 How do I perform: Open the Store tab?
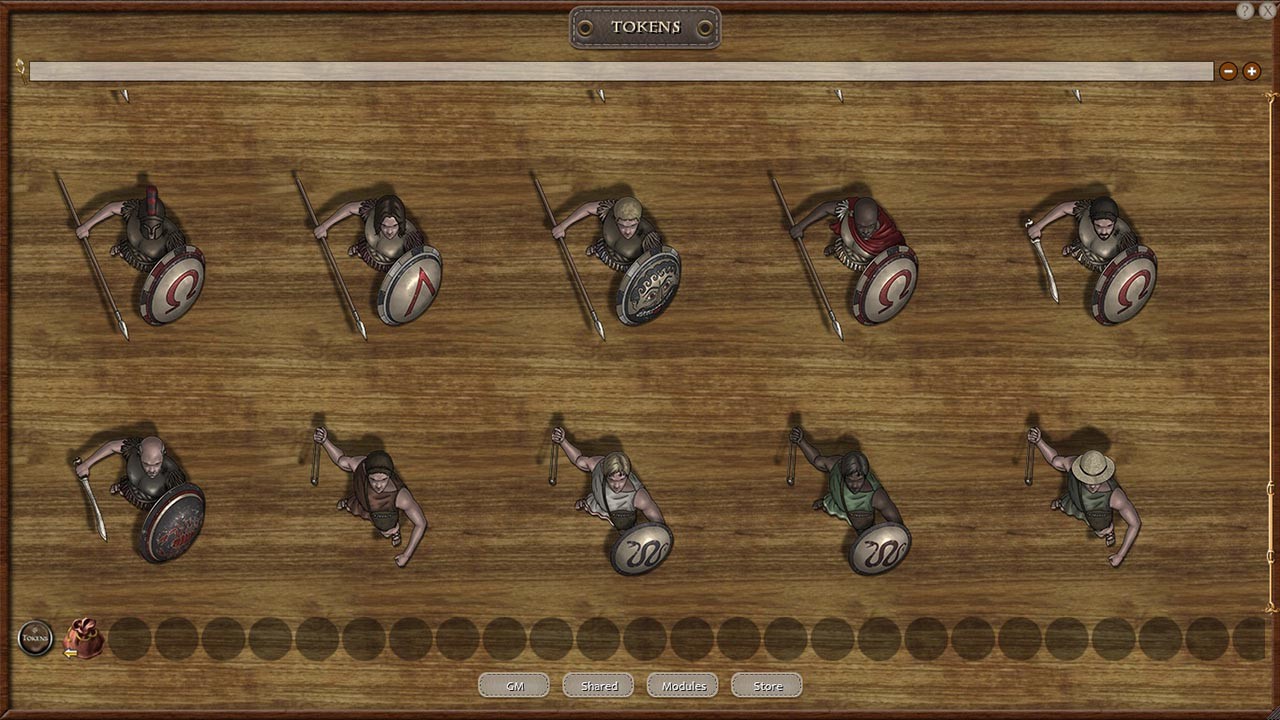coord(766,685)
